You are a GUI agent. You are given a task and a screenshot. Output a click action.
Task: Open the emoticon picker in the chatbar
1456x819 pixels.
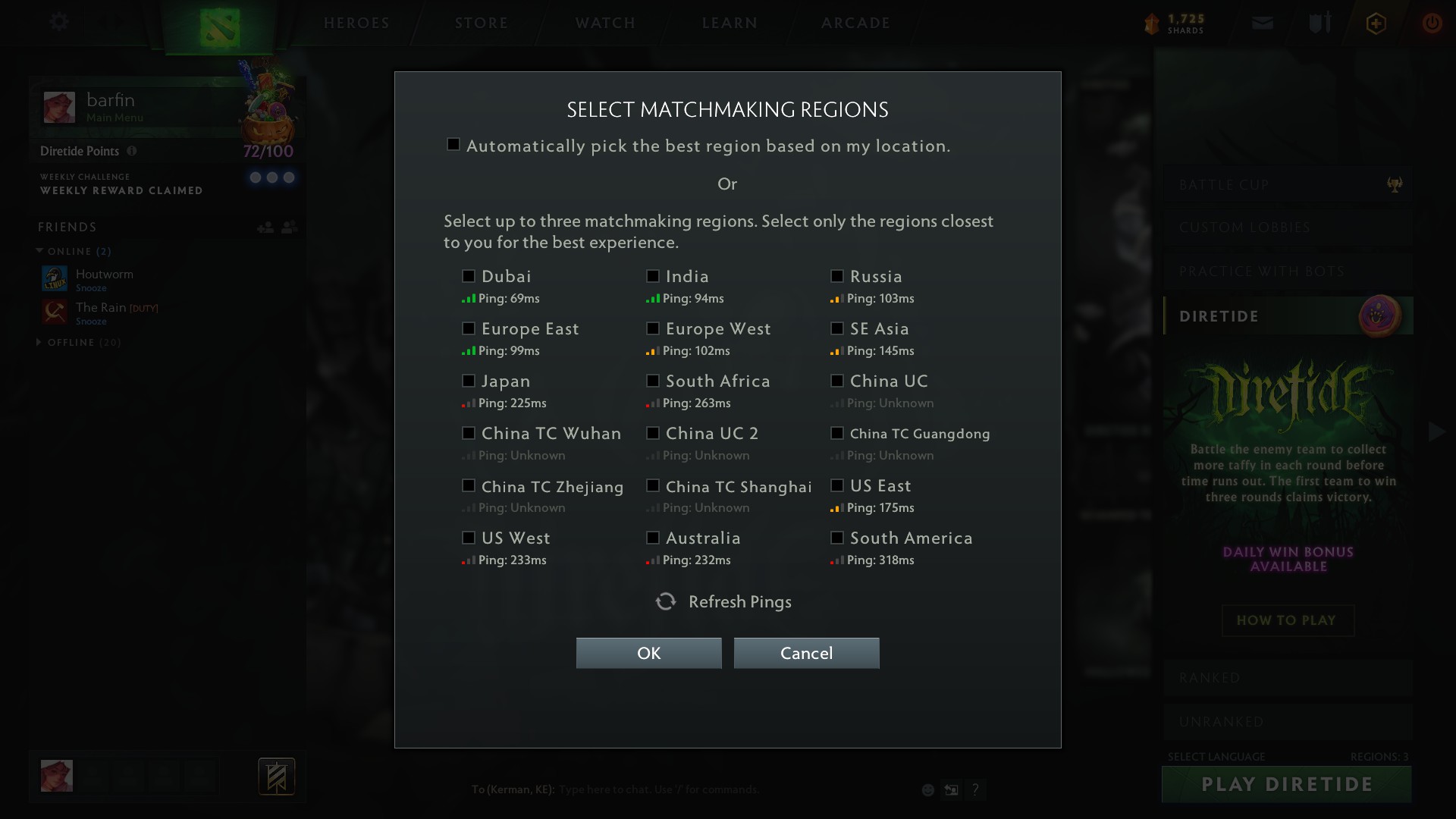tap(927, 789)
